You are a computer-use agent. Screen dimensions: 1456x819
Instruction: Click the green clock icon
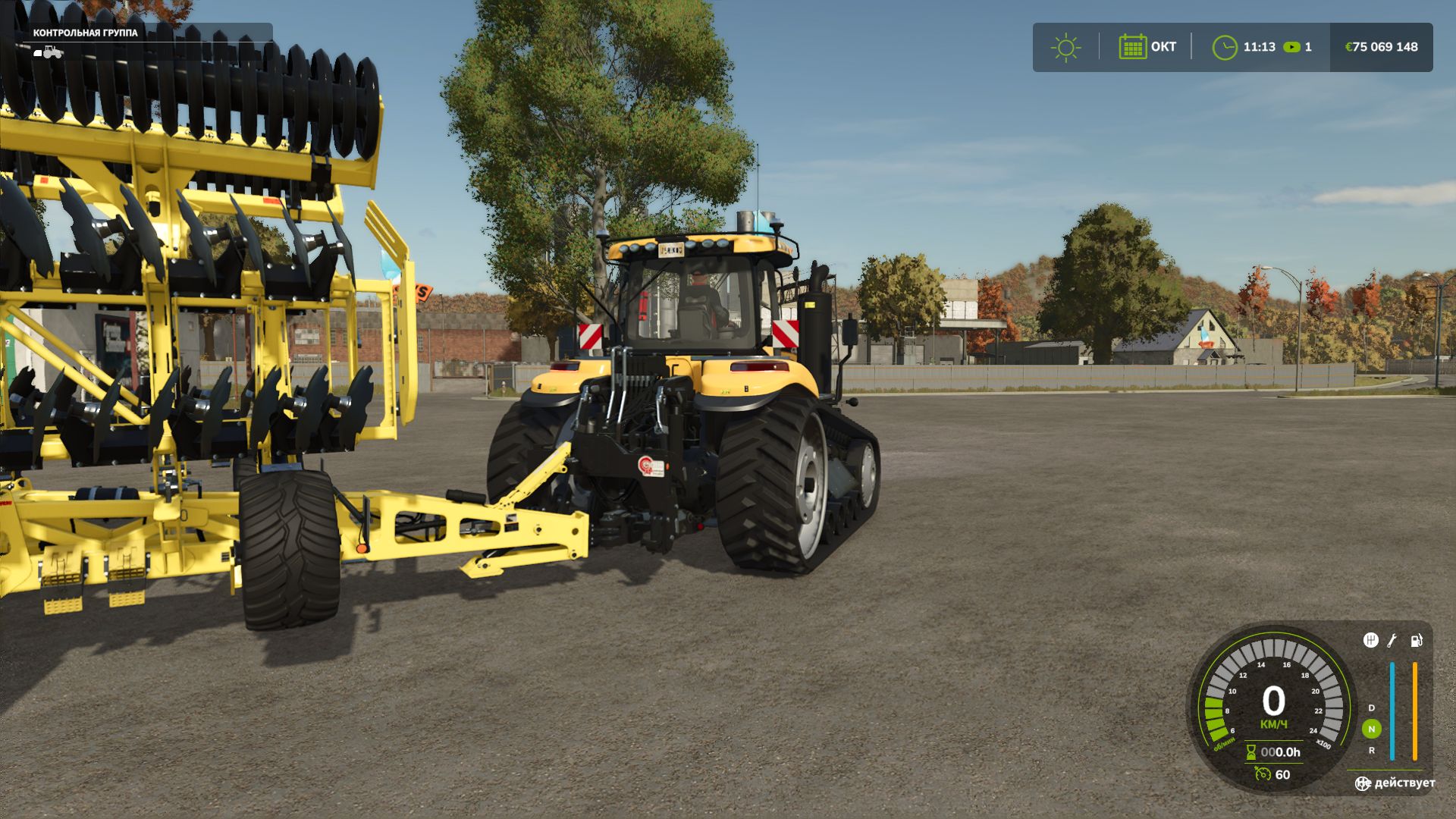pos(1224,47)
